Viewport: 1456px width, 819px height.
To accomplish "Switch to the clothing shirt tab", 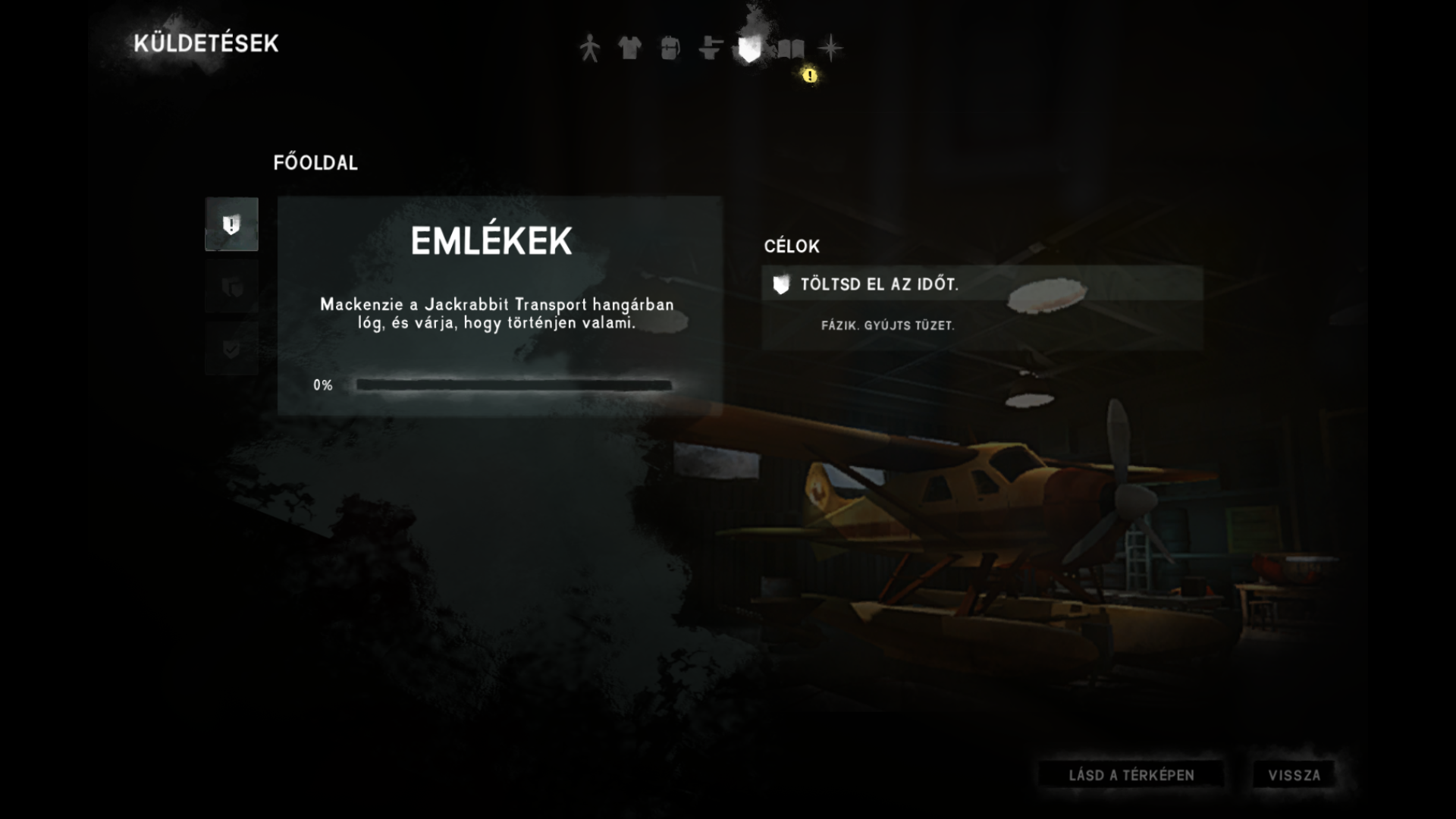I will point(629,49).
